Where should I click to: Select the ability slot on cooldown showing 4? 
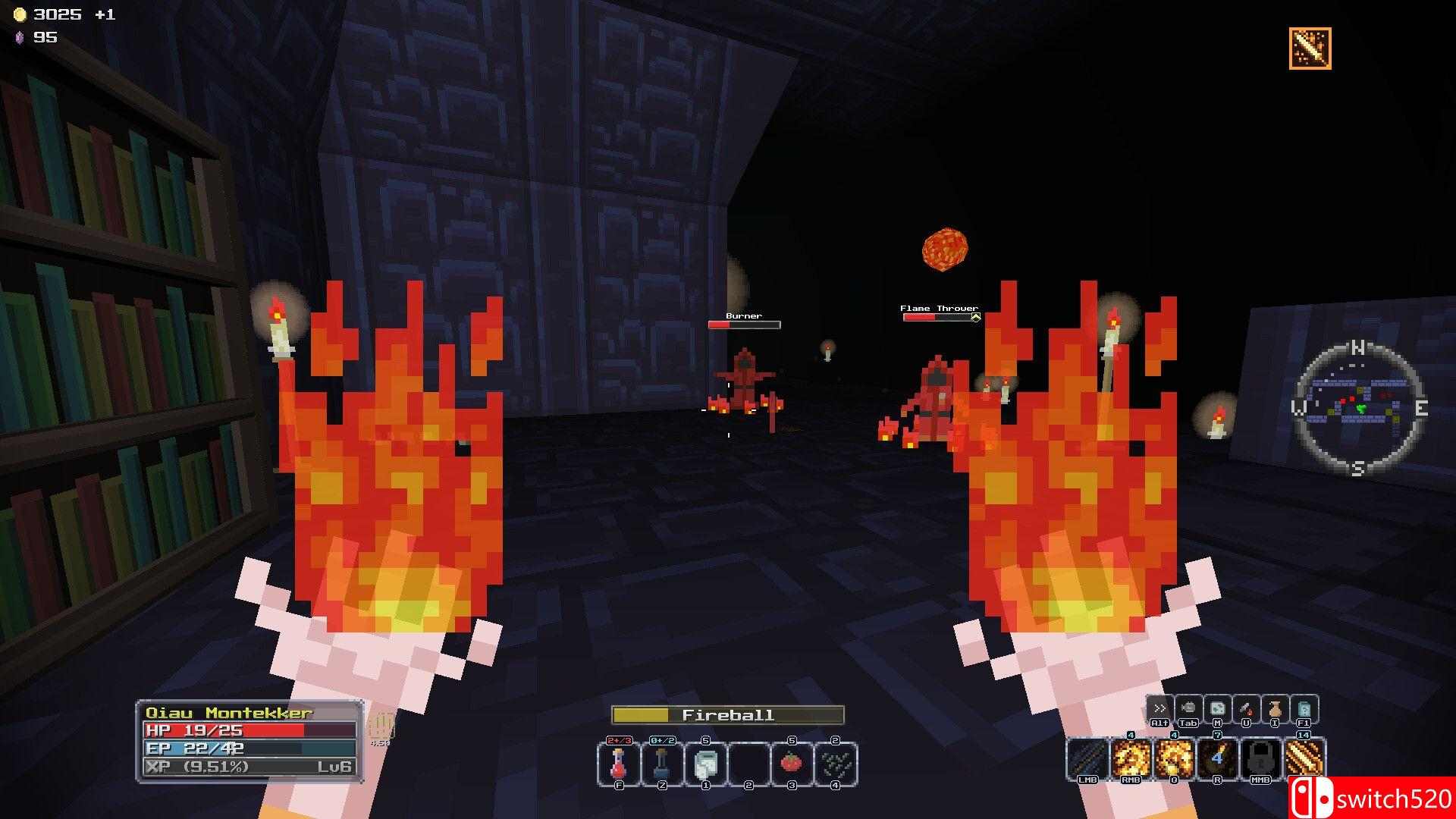tap(1217, 758)
